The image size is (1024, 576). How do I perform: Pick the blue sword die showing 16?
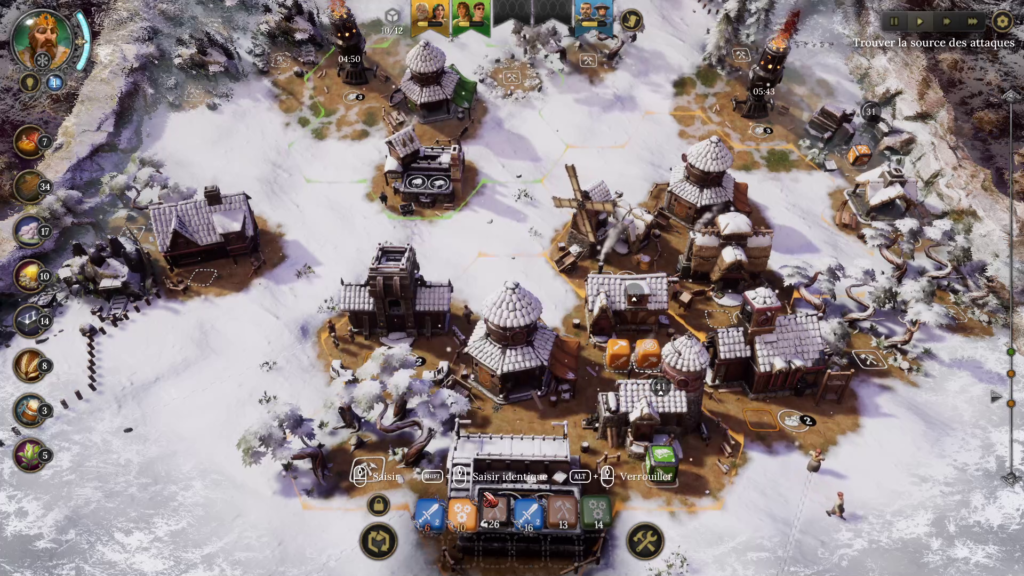point(528,514)
